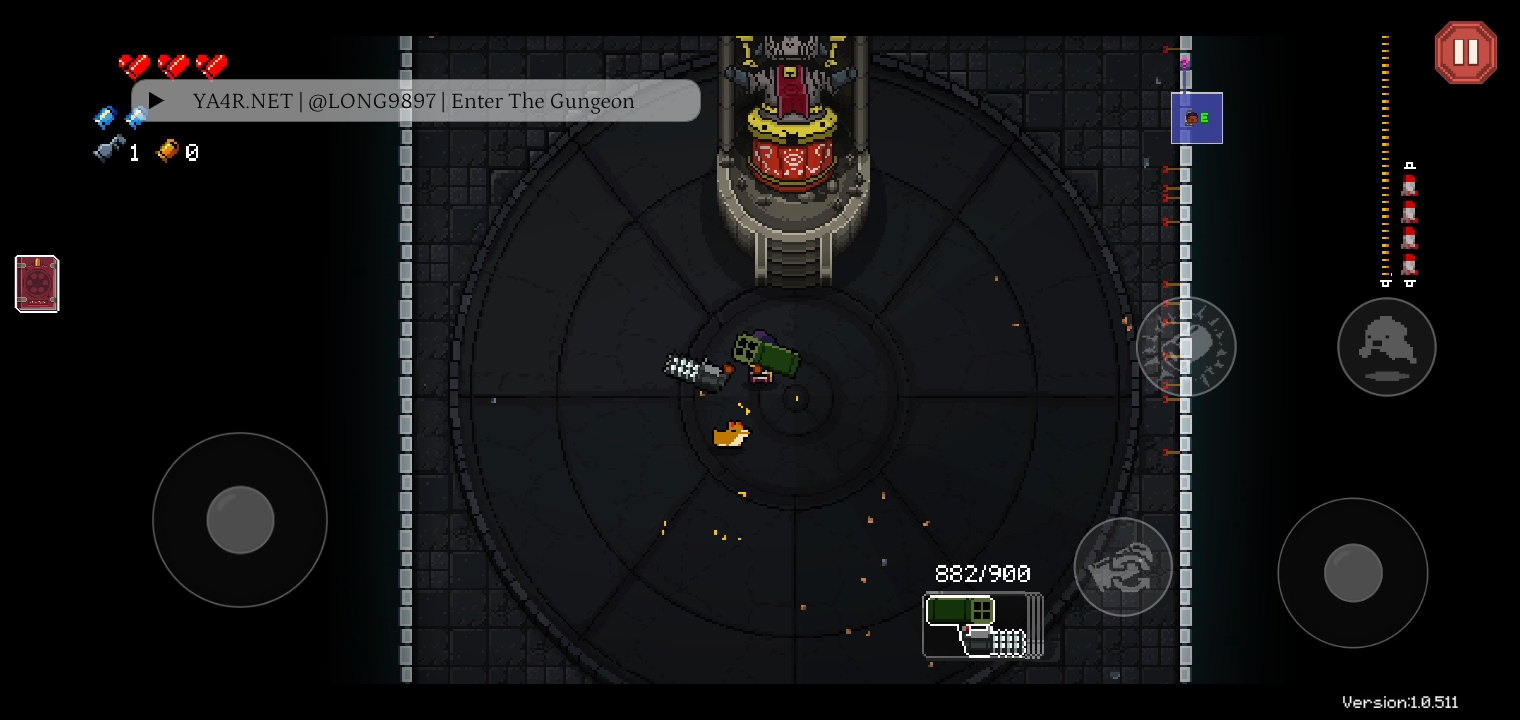Tap the weapon swap reload button

click(1122, 566)
